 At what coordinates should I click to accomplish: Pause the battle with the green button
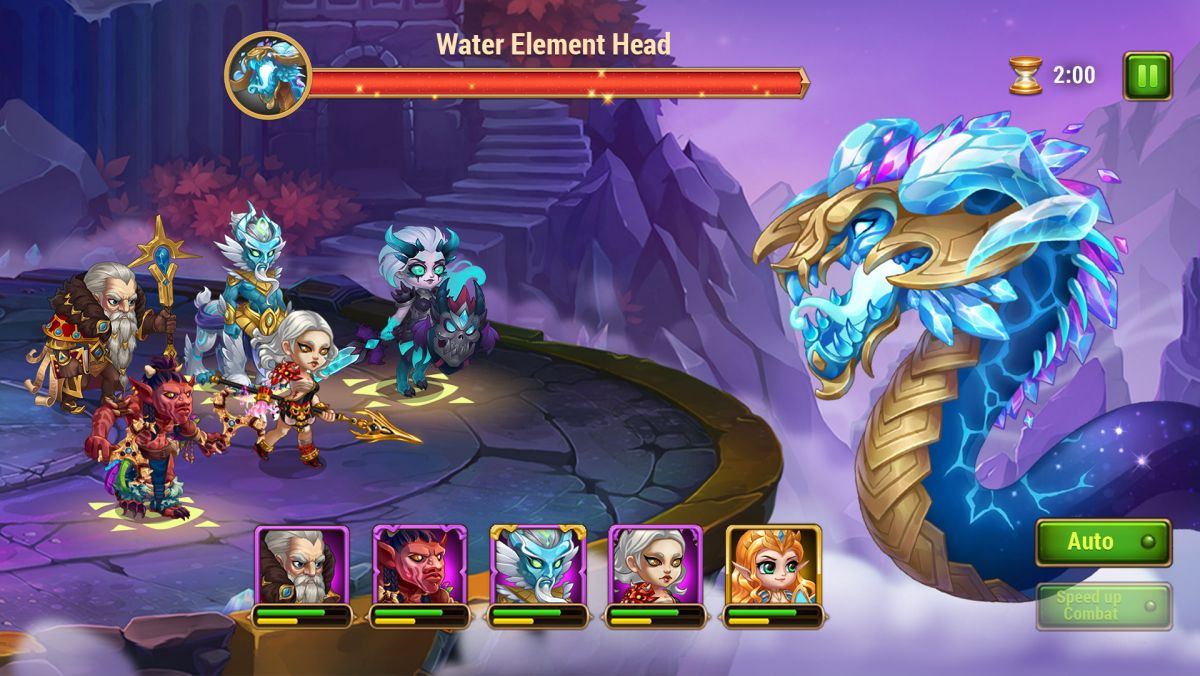(1146, 76)
